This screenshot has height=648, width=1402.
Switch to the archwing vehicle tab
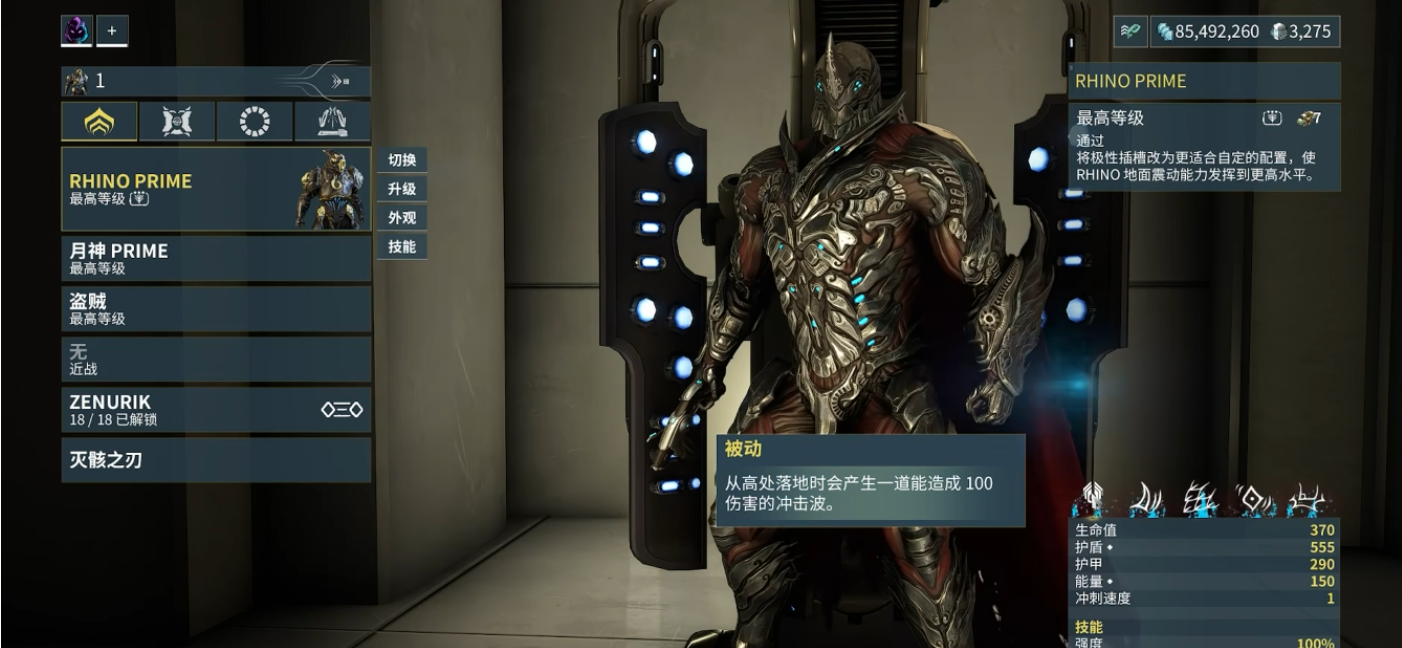332,122
